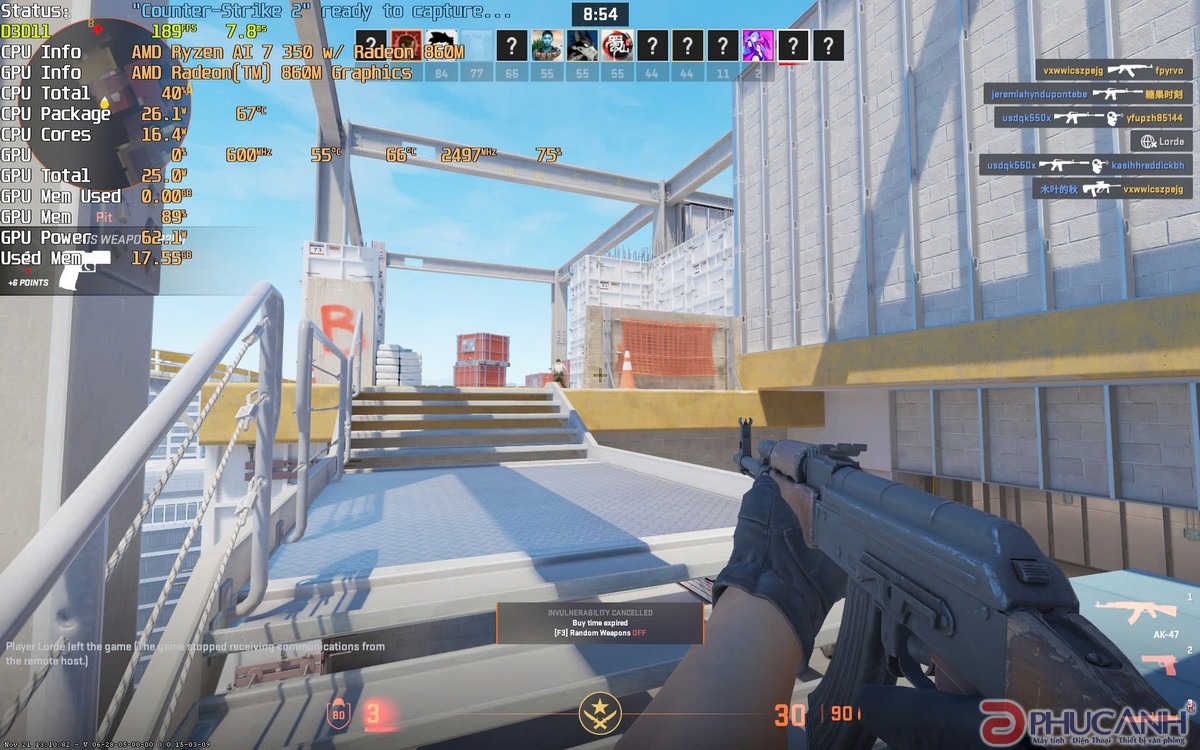The image size is (1200, 750).
Task: Select the AK-47 weapon slot
Action: tap(1124, 614)
